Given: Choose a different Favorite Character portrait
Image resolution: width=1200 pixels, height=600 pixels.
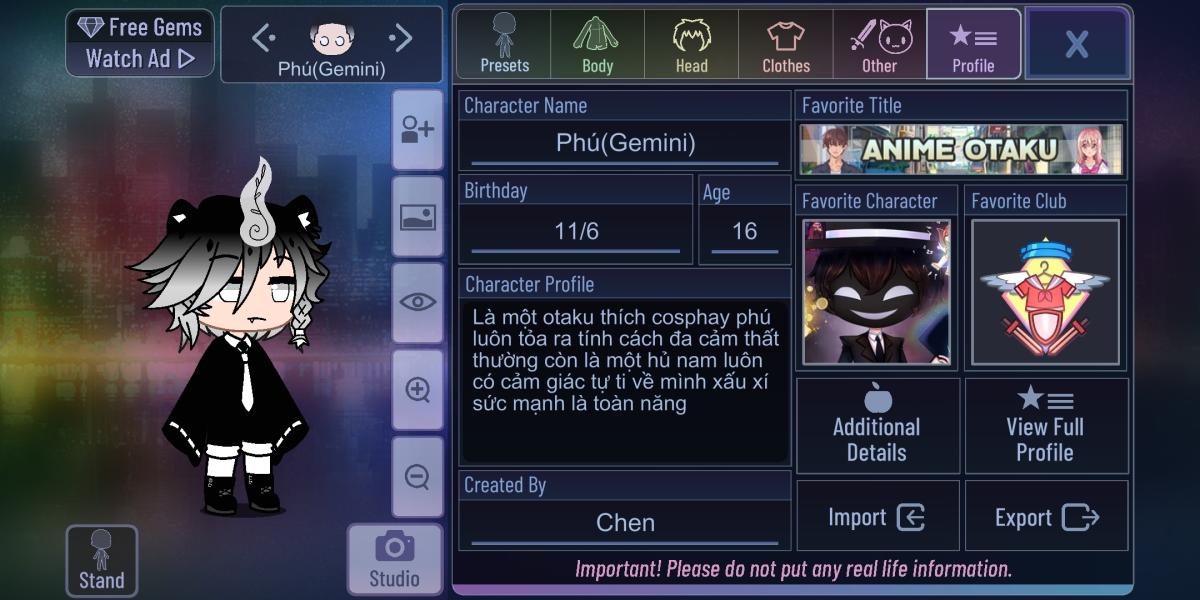Looking at the screenshot, I should click(877, 292).
